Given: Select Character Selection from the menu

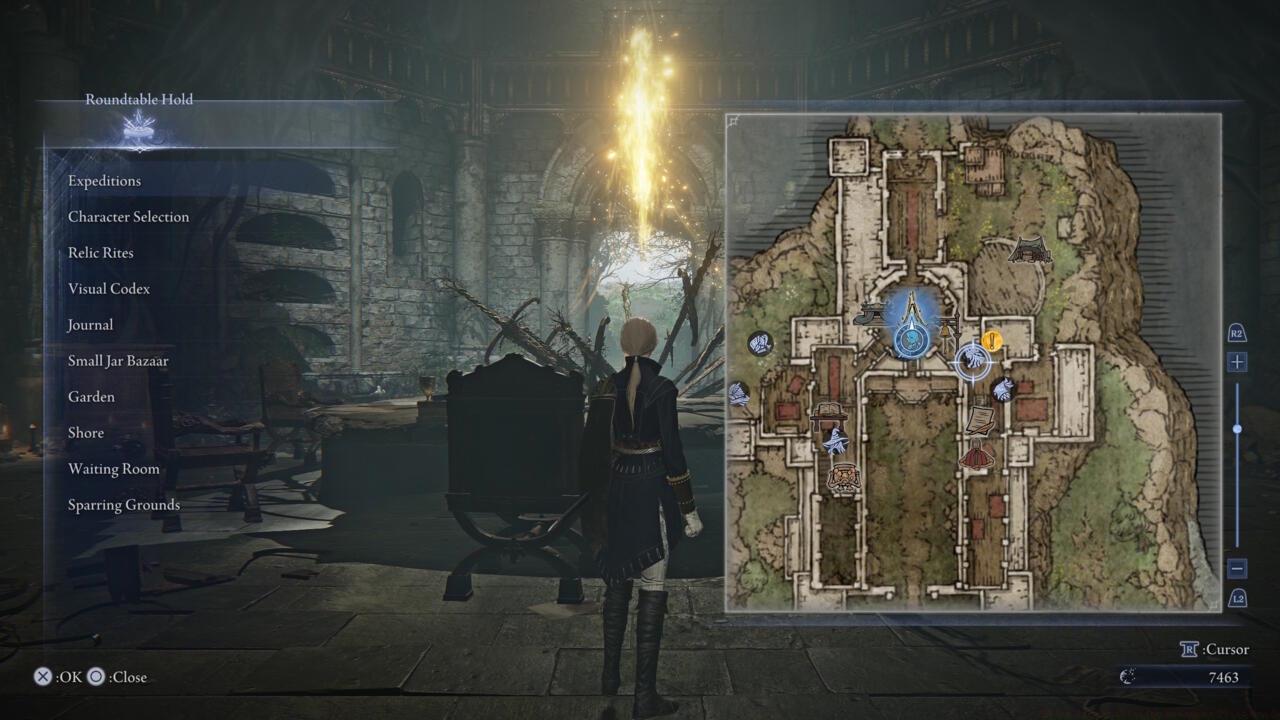Looking at the screenshot, I should pos(128,216).
